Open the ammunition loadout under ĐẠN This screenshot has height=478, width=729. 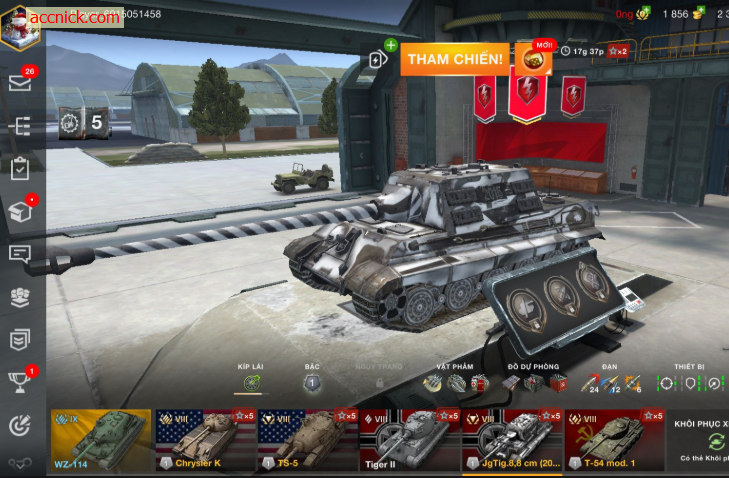tap(611, 383)
